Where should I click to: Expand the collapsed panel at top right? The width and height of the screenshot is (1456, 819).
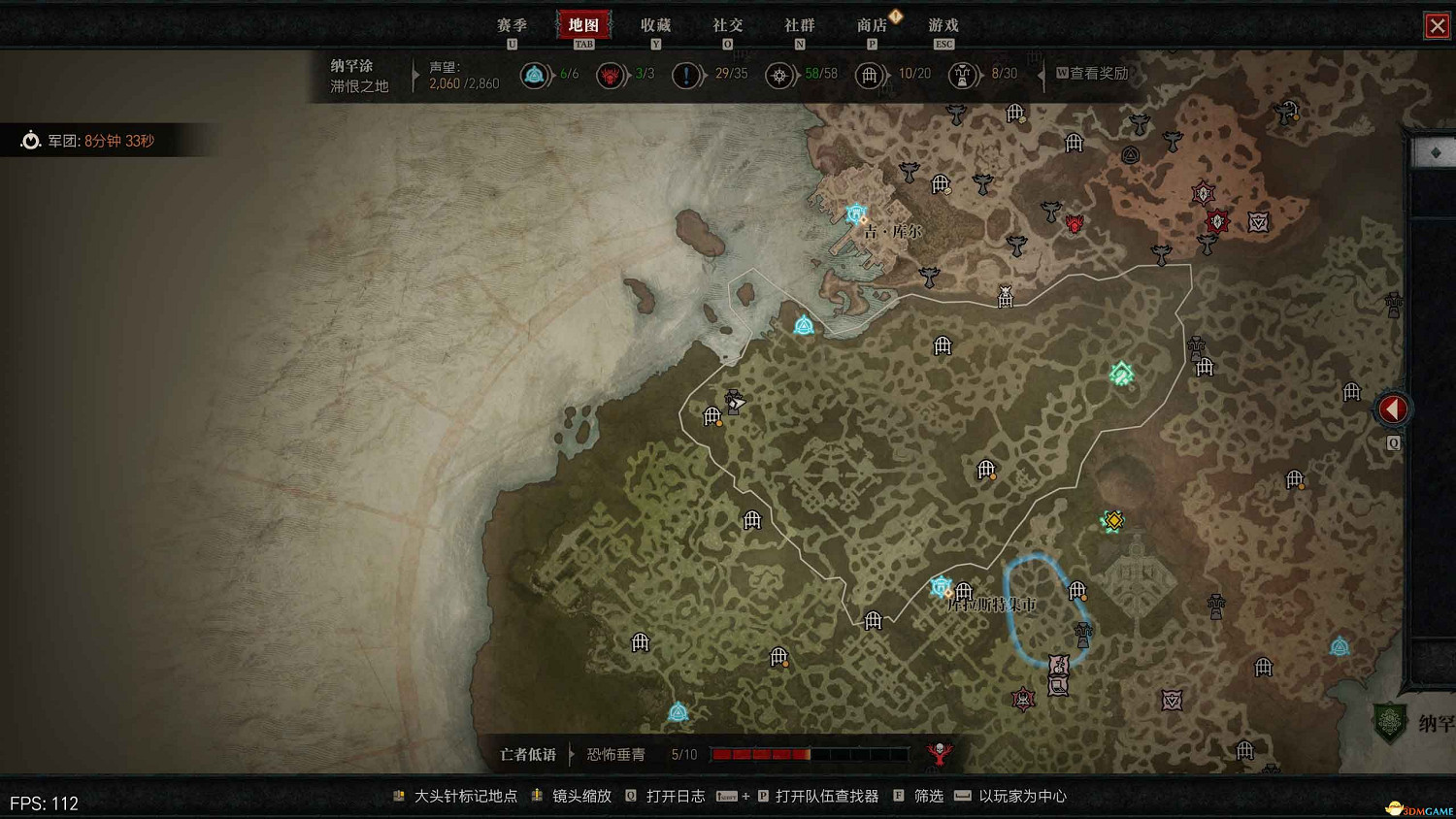coord(1438,151)
